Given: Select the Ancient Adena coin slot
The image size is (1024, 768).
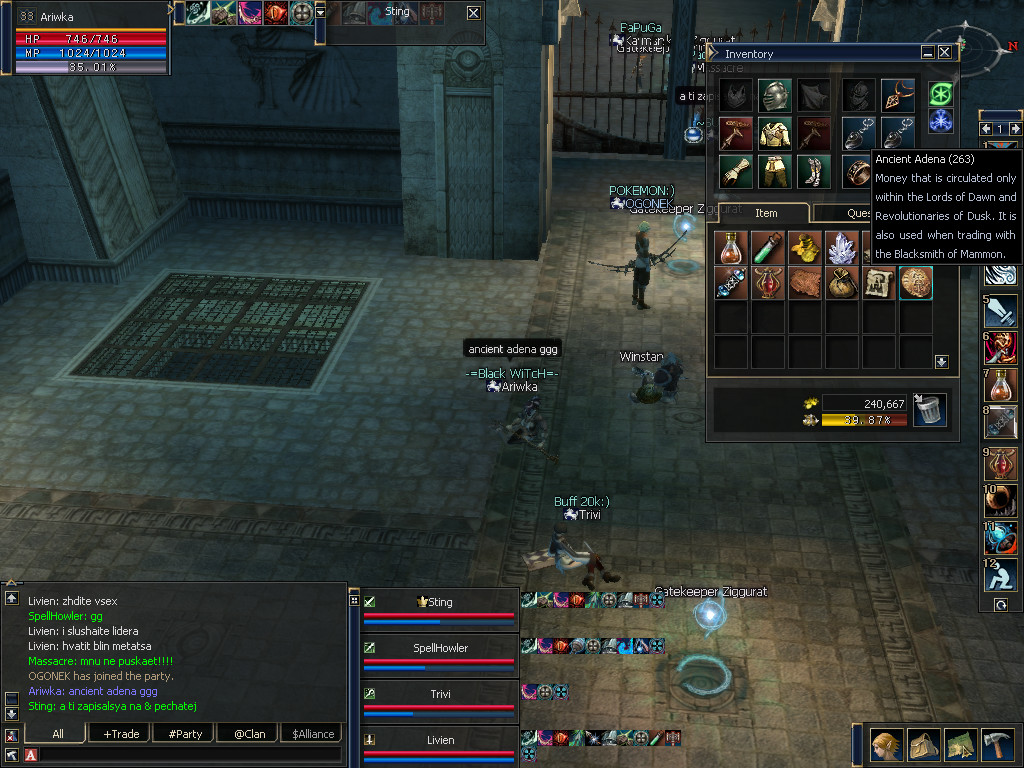Looking at the screenshot, I should (x=915, y=283).
